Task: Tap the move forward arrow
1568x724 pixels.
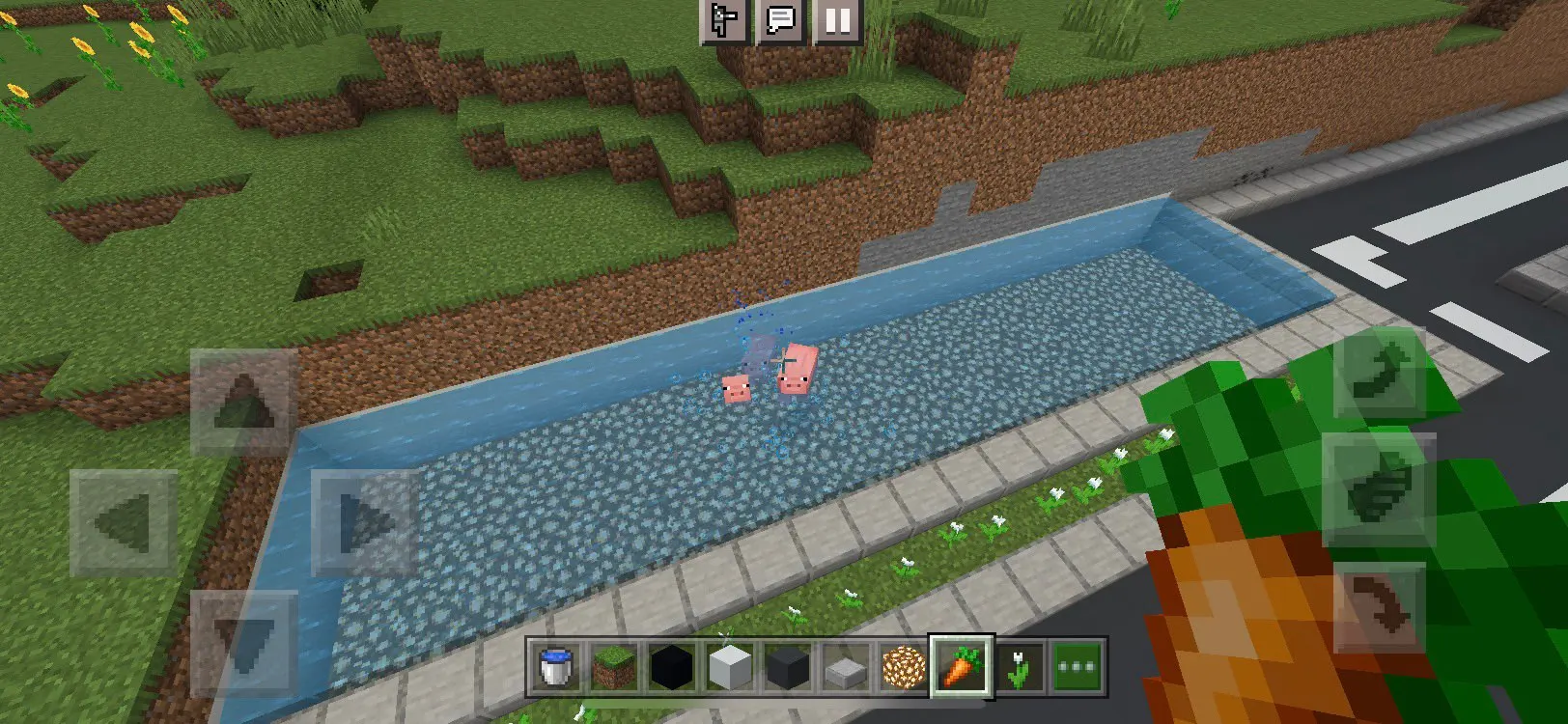Action: (243, 401)
